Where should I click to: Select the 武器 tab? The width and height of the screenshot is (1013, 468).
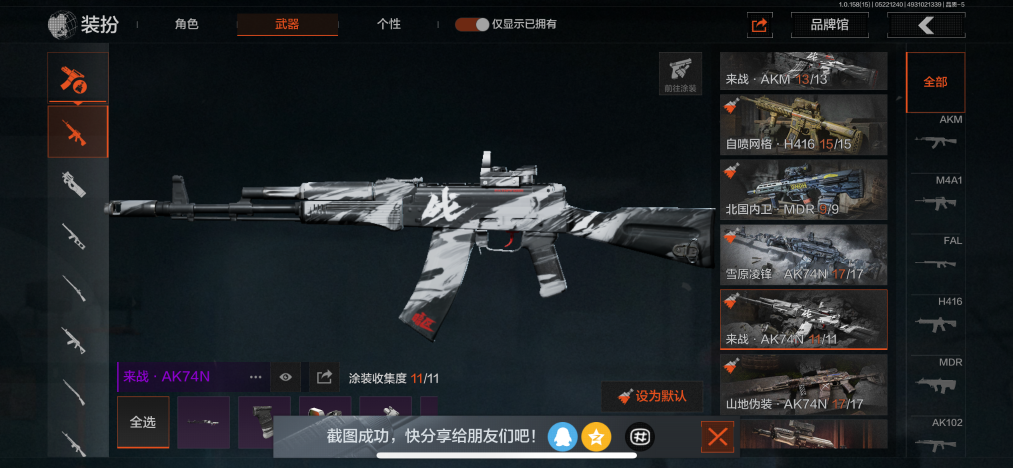pyautogui.click(x=287, y=24)
